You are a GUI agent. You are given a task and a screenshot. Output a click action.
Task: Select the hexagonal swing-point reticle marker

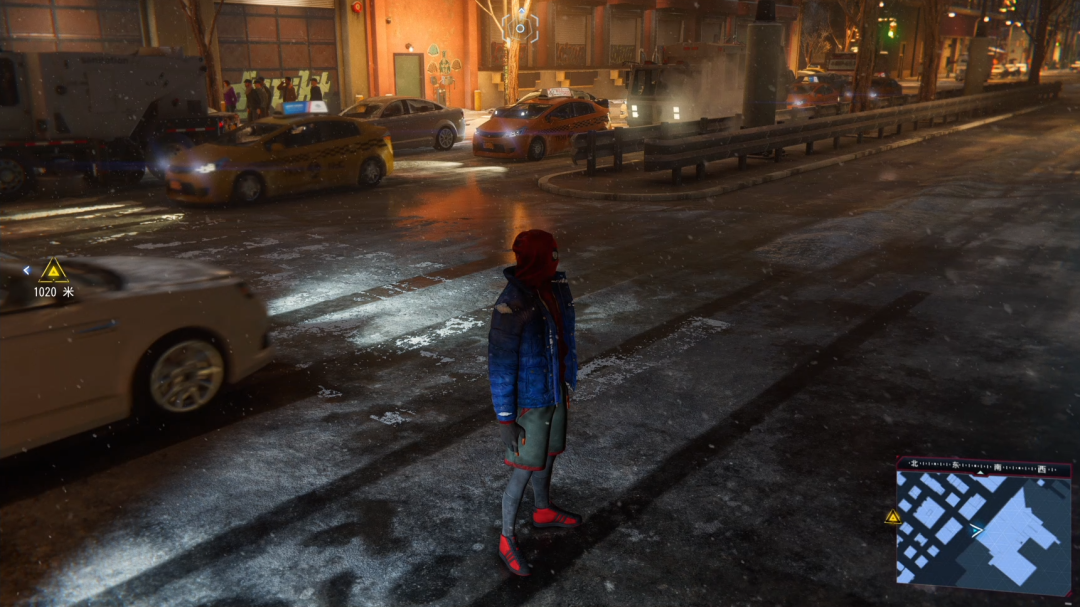tap(520, 27)
